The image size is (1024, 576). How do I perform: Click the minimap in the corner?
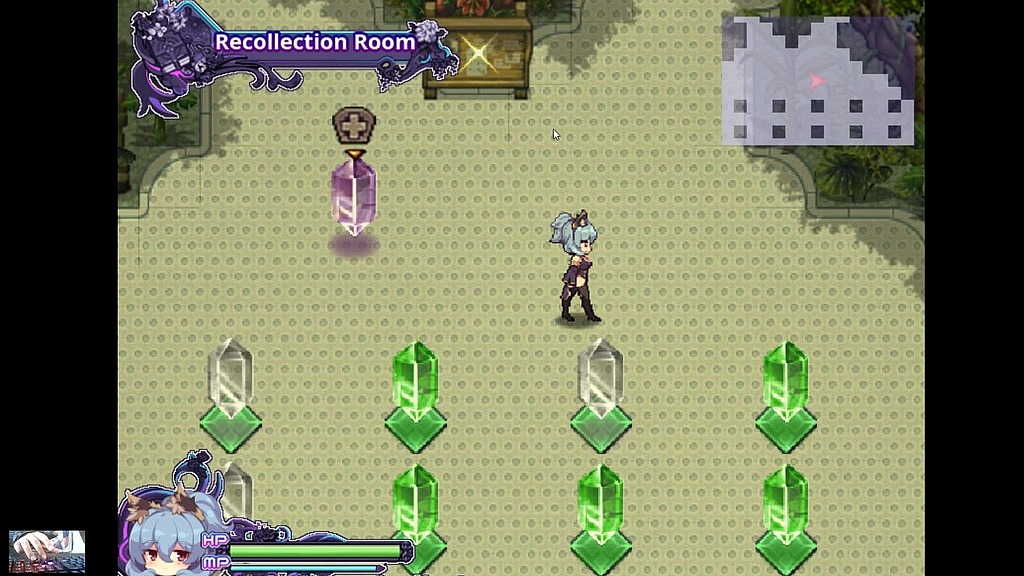click(x=818, y=81)
